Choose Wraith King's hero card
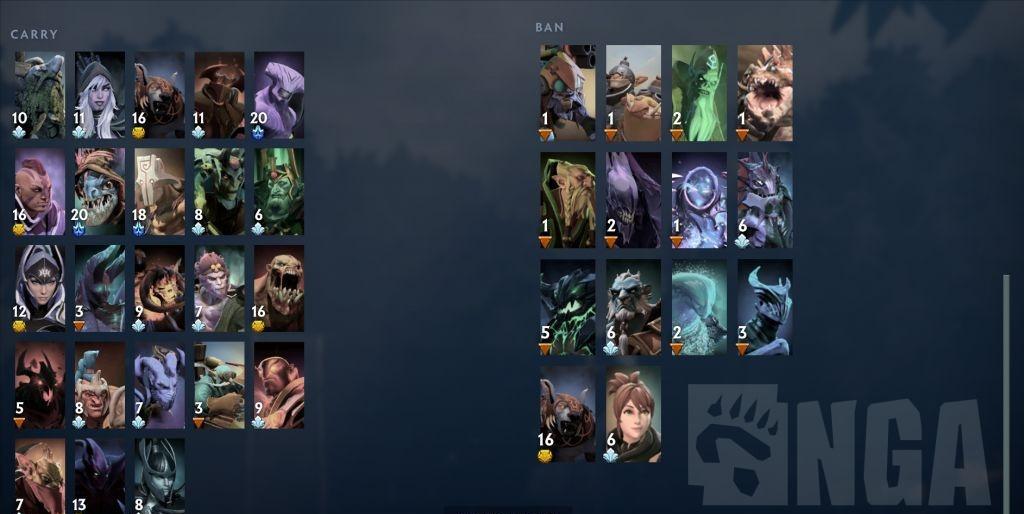This screenshot has width=1024, height=514. pyautogui.click(x=279, y=191)
